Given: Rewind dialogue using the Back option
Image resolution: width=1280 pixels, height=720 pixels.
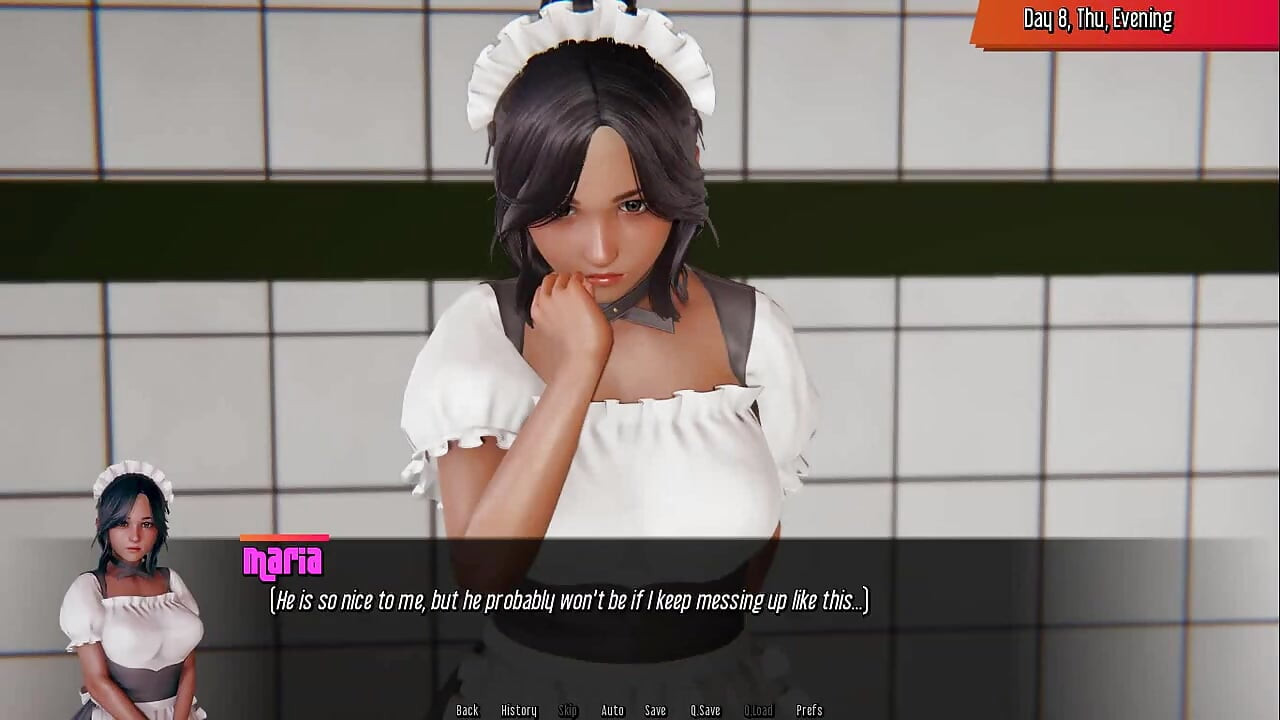Looking at the screenshot, I should (467, 710).
